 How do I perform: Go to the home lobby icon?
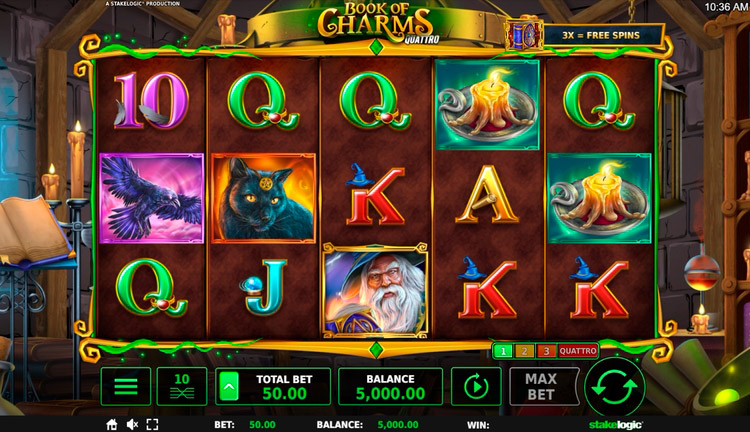(x=112, y=425)
